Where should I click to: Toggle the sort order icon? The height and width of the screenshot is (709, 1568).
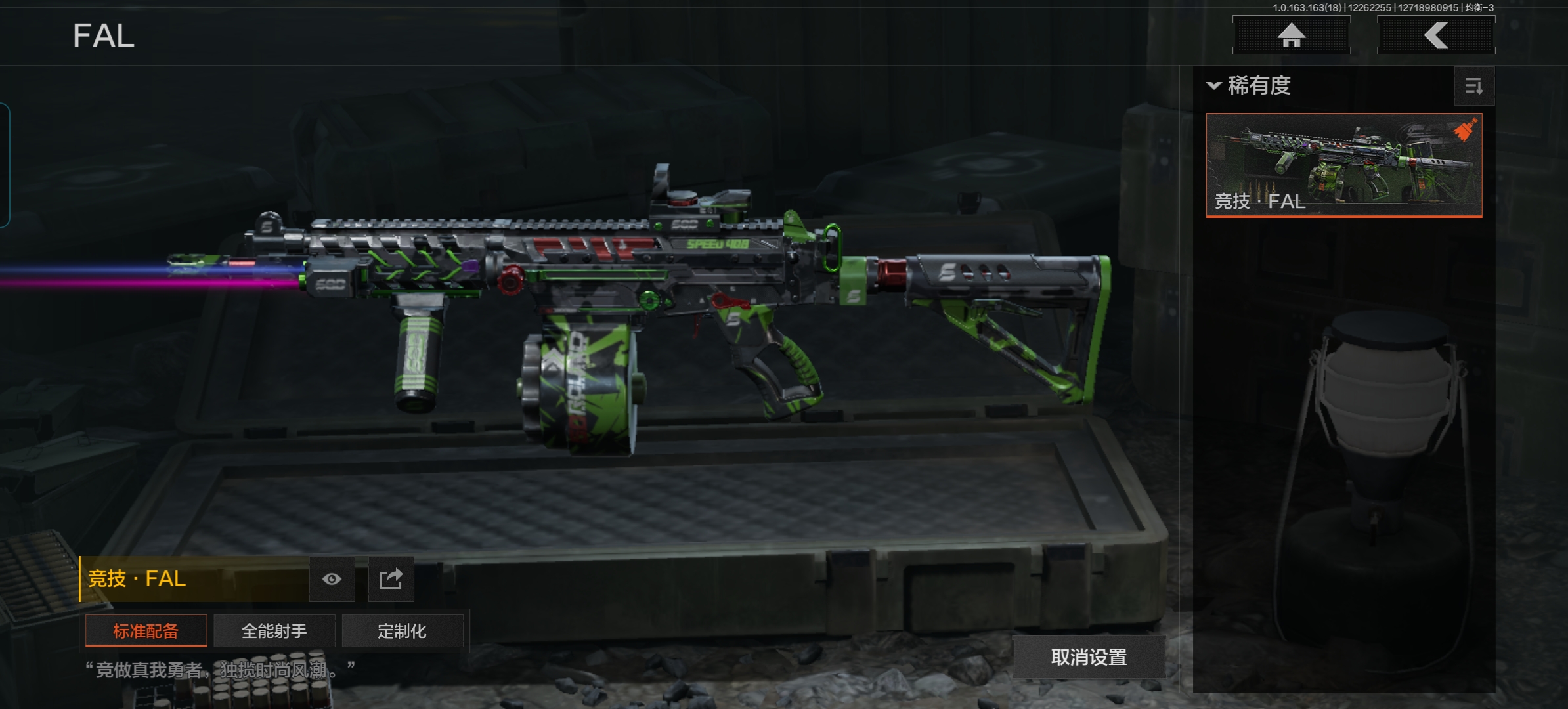[1474, 87]
